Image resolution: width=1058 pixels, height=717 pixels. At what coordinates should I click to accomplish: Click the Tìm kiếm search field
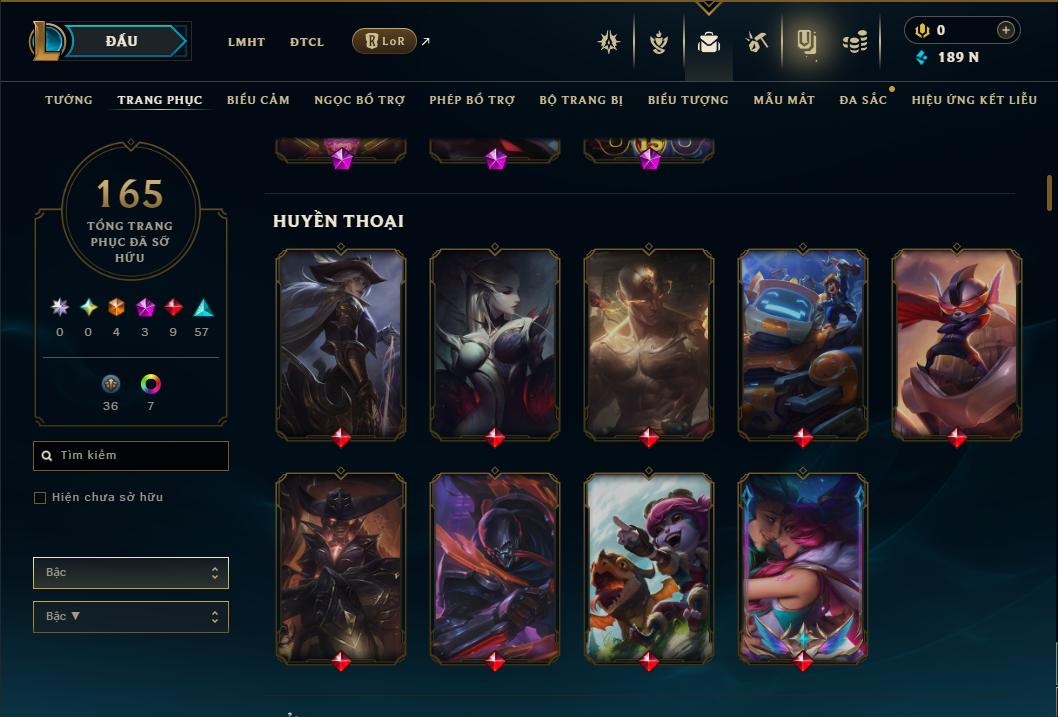(x=131, y=456)
